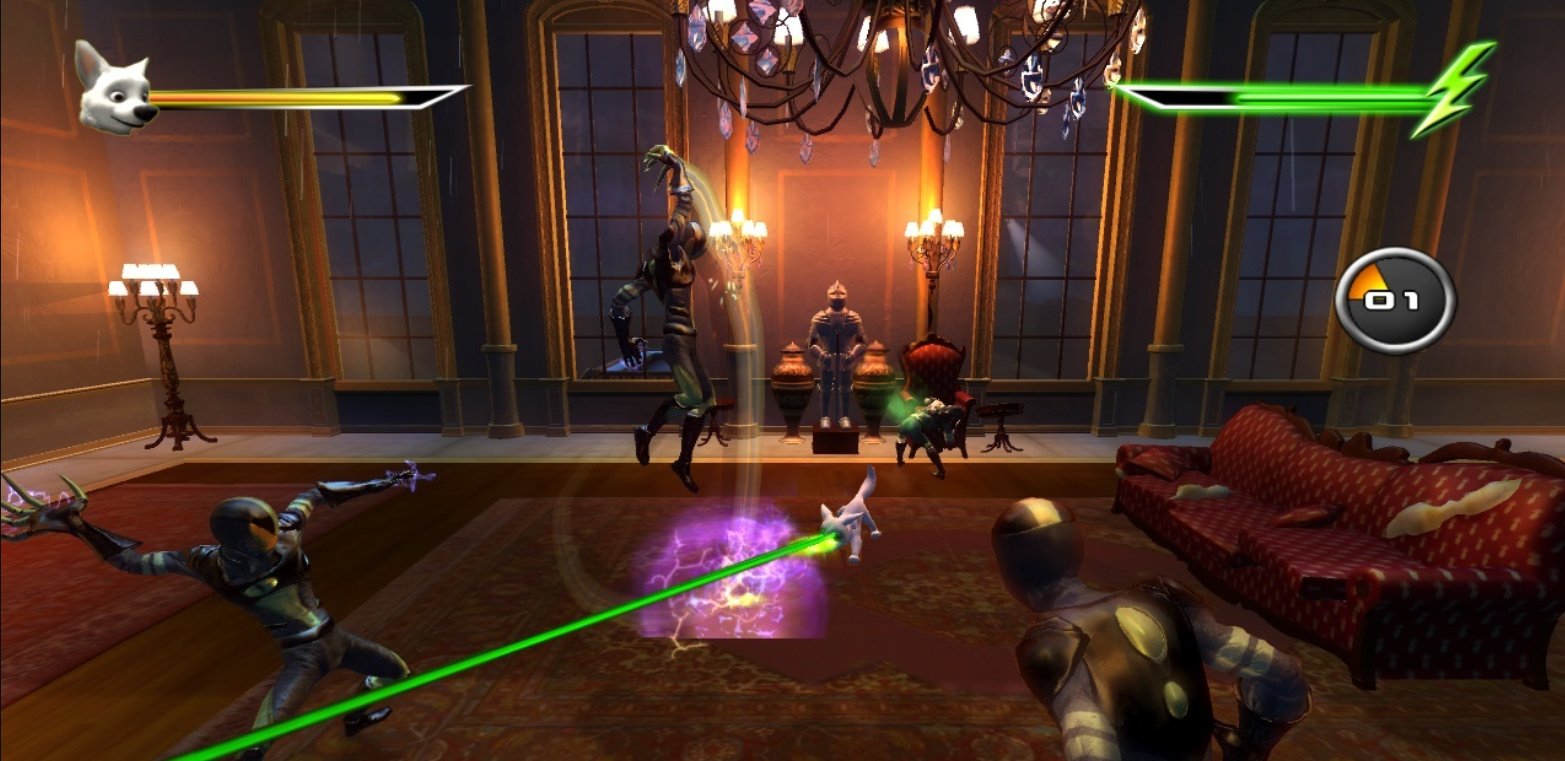Click the round 01 counter badge
This screenshot has height=761, width=1565.
click(x=1394, y=300)
